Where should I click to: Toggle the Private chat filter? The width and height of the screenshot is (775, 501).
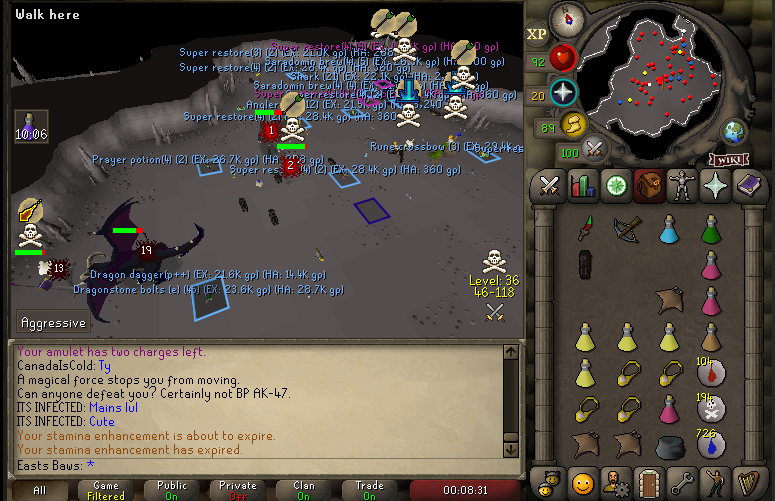(238, 490)
